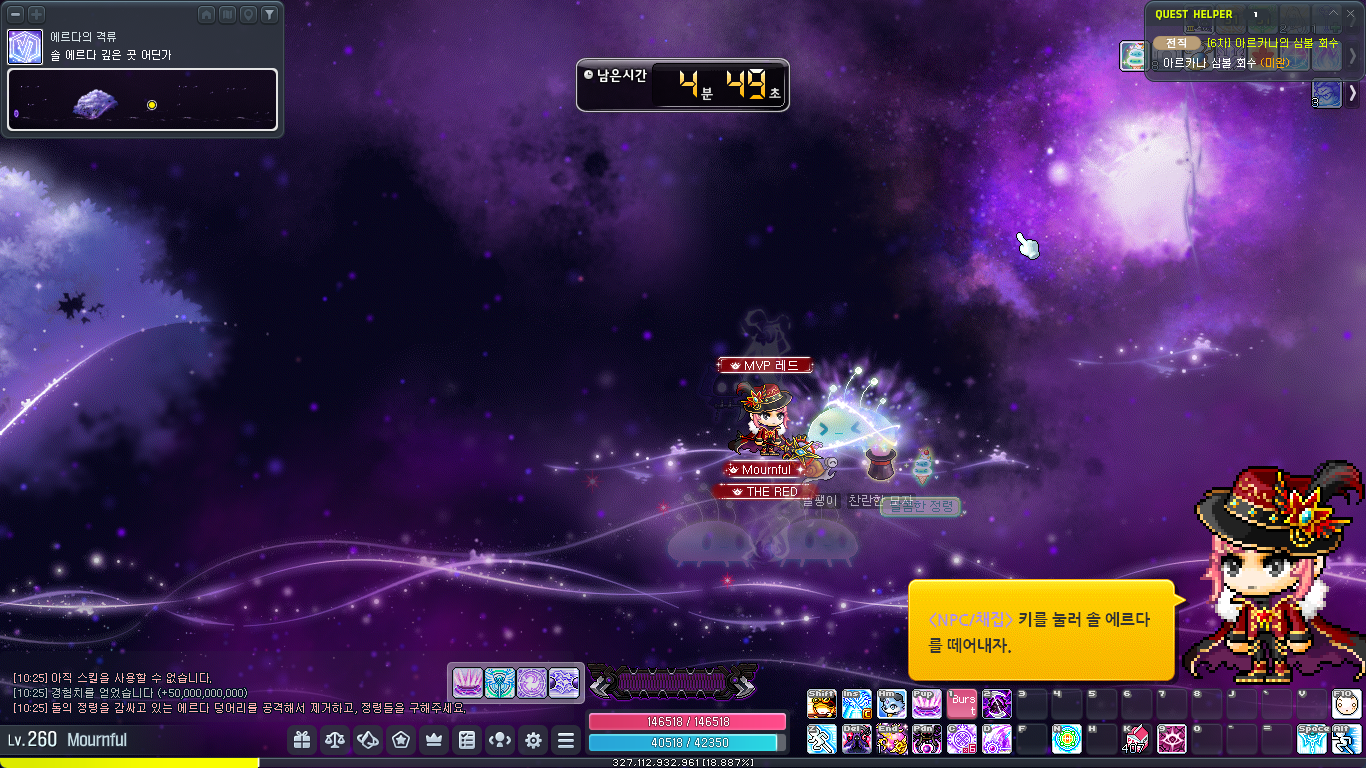Screen dimensions: 1366x768
Task: Open the world map from minimap
Action: [x=227, y=15]
